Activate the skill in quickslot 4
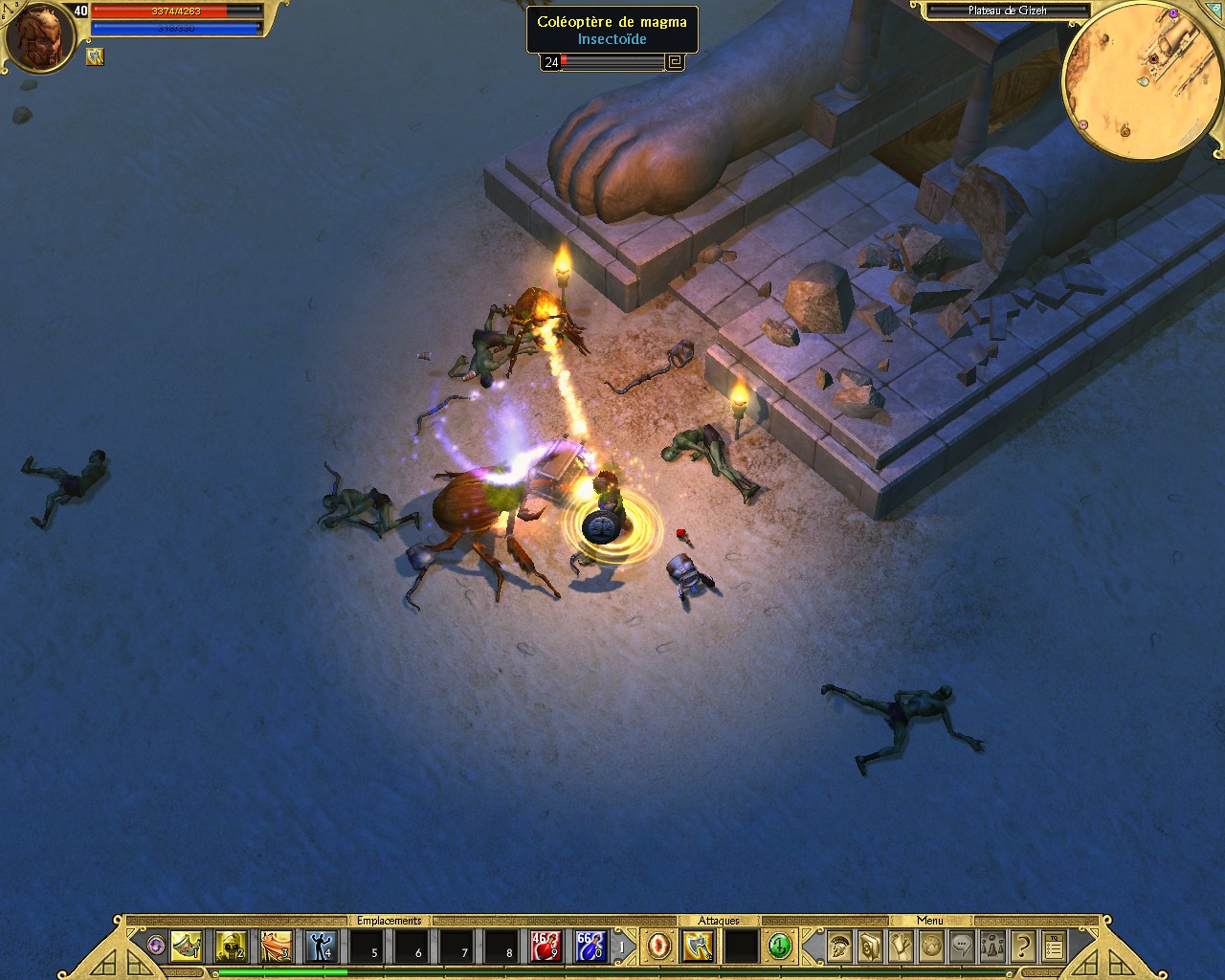 tap(321, 947)
